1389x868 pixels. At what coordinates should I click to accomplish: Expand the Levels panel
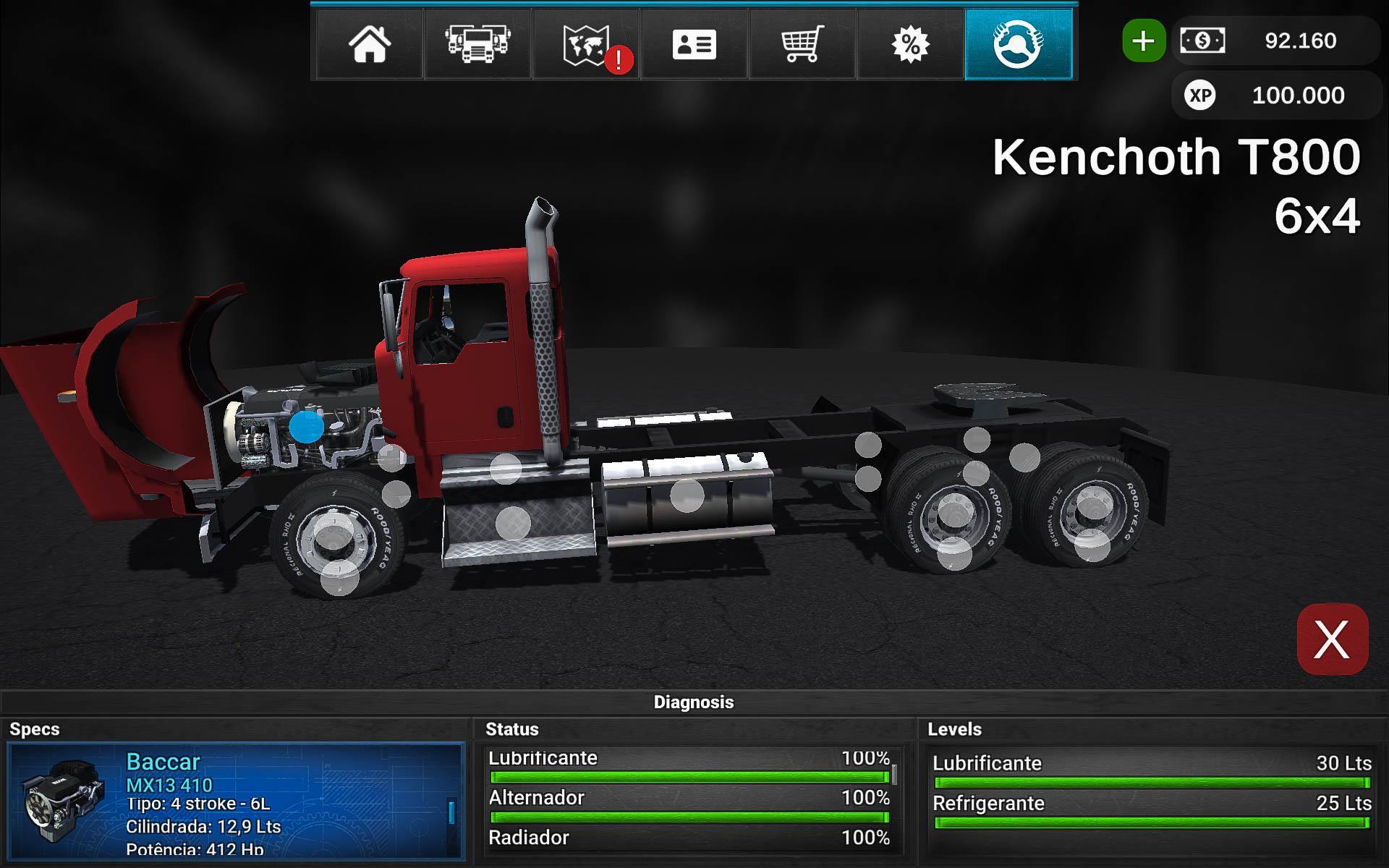[x=955, y=730]
